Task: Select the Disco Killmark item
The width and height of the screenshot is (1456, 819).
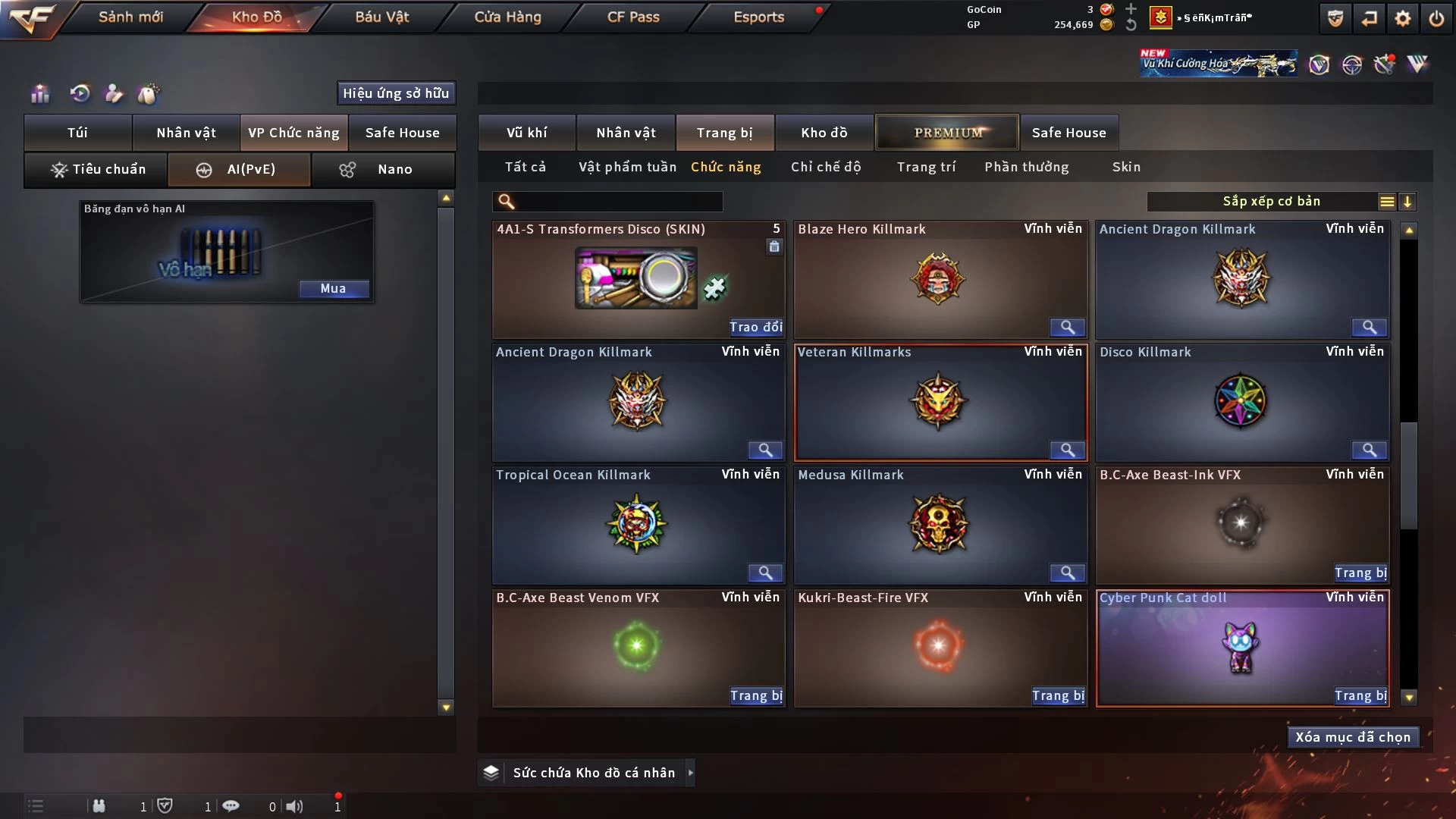Action: coord(1241,402)
